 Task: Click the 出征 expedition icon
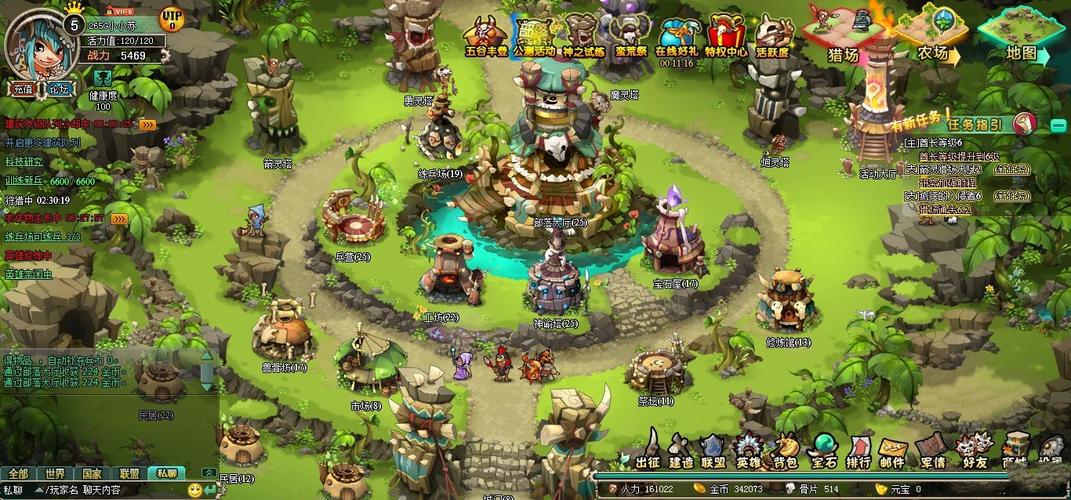click(x=648, y=451)
